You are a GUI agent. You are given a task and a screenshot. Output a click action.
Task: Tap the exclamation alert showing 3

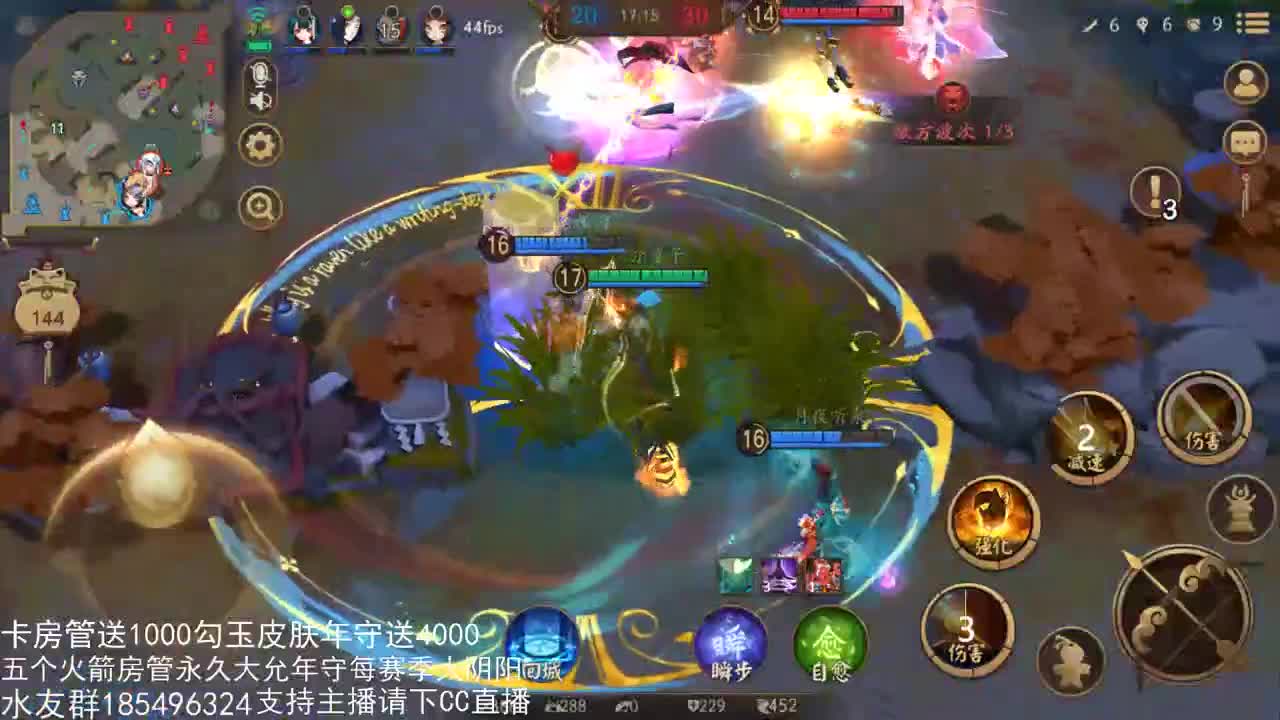point(1154,192)
